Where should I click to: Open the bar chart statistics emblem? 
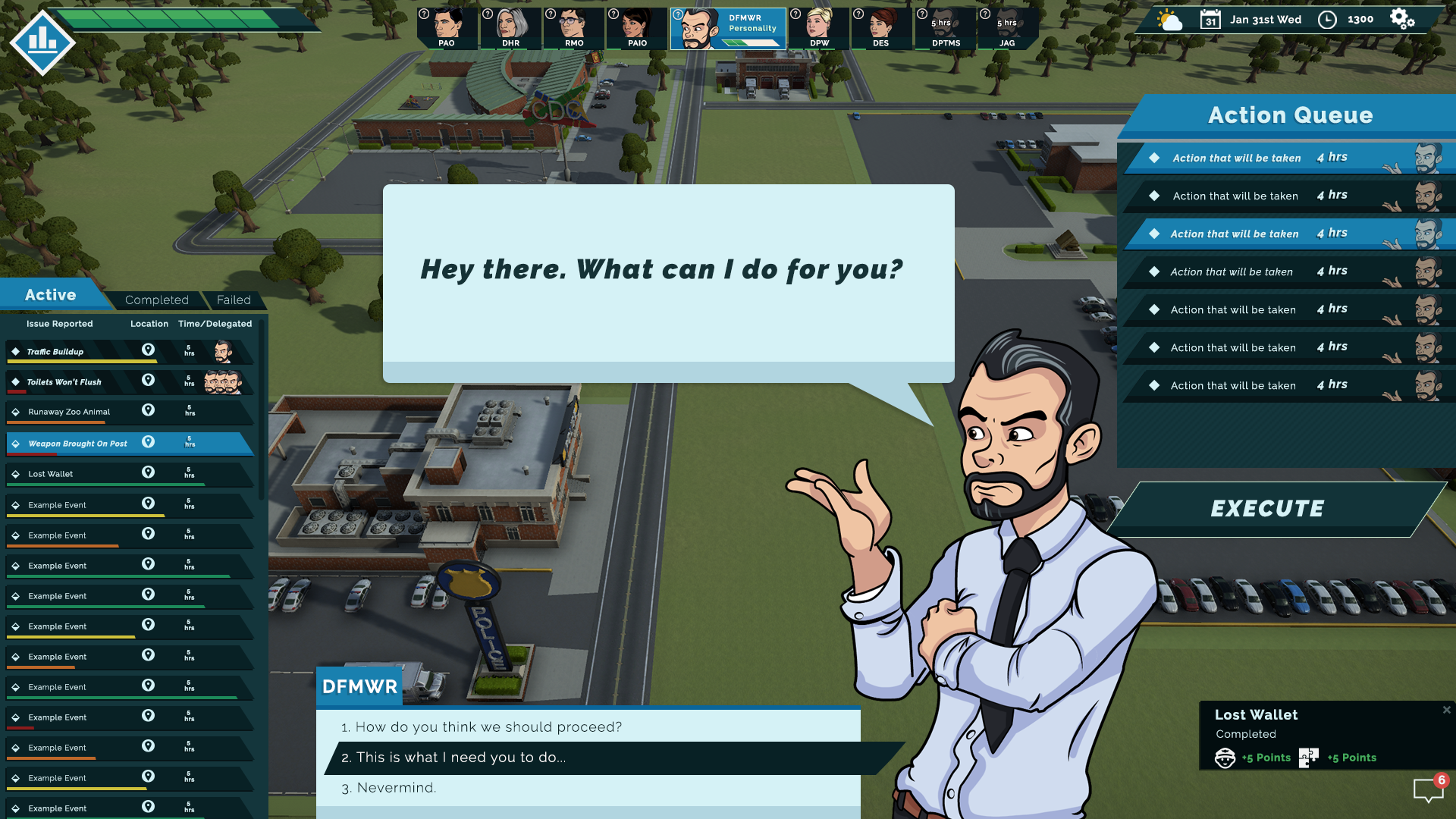42,42
